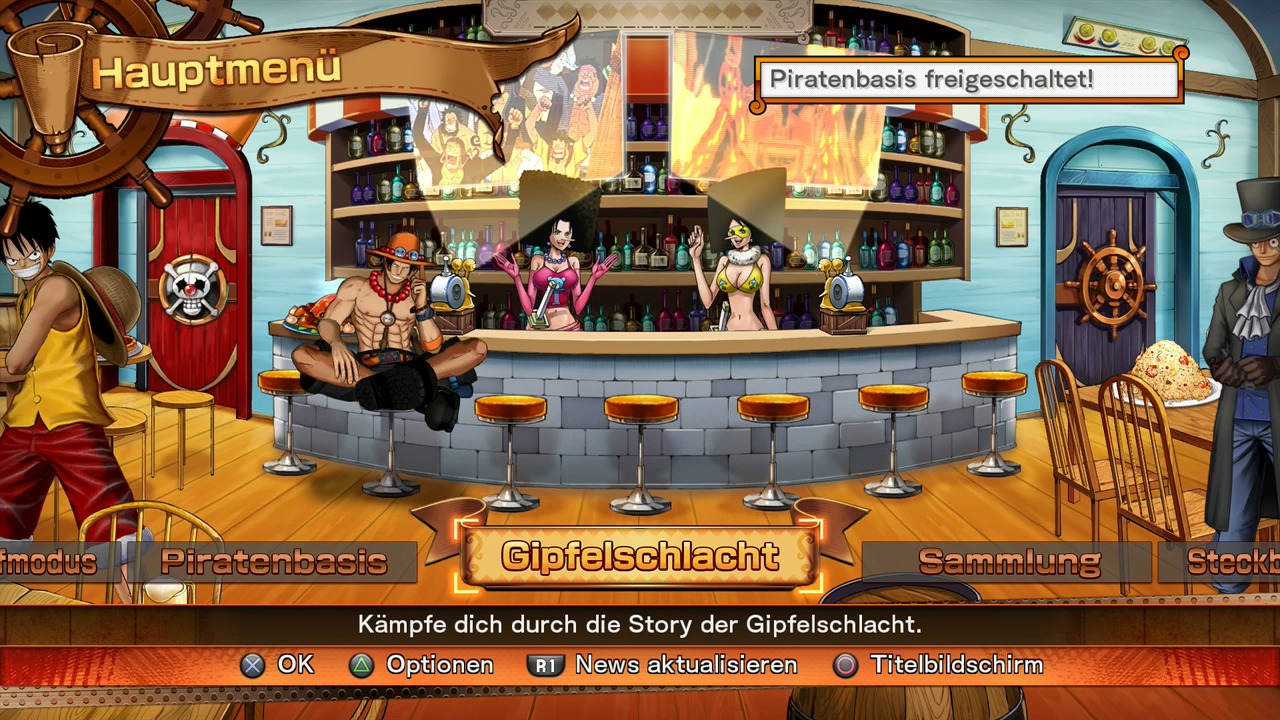Dismiss the Piratenbasis freigeschaltet notification

pos(968,79)
